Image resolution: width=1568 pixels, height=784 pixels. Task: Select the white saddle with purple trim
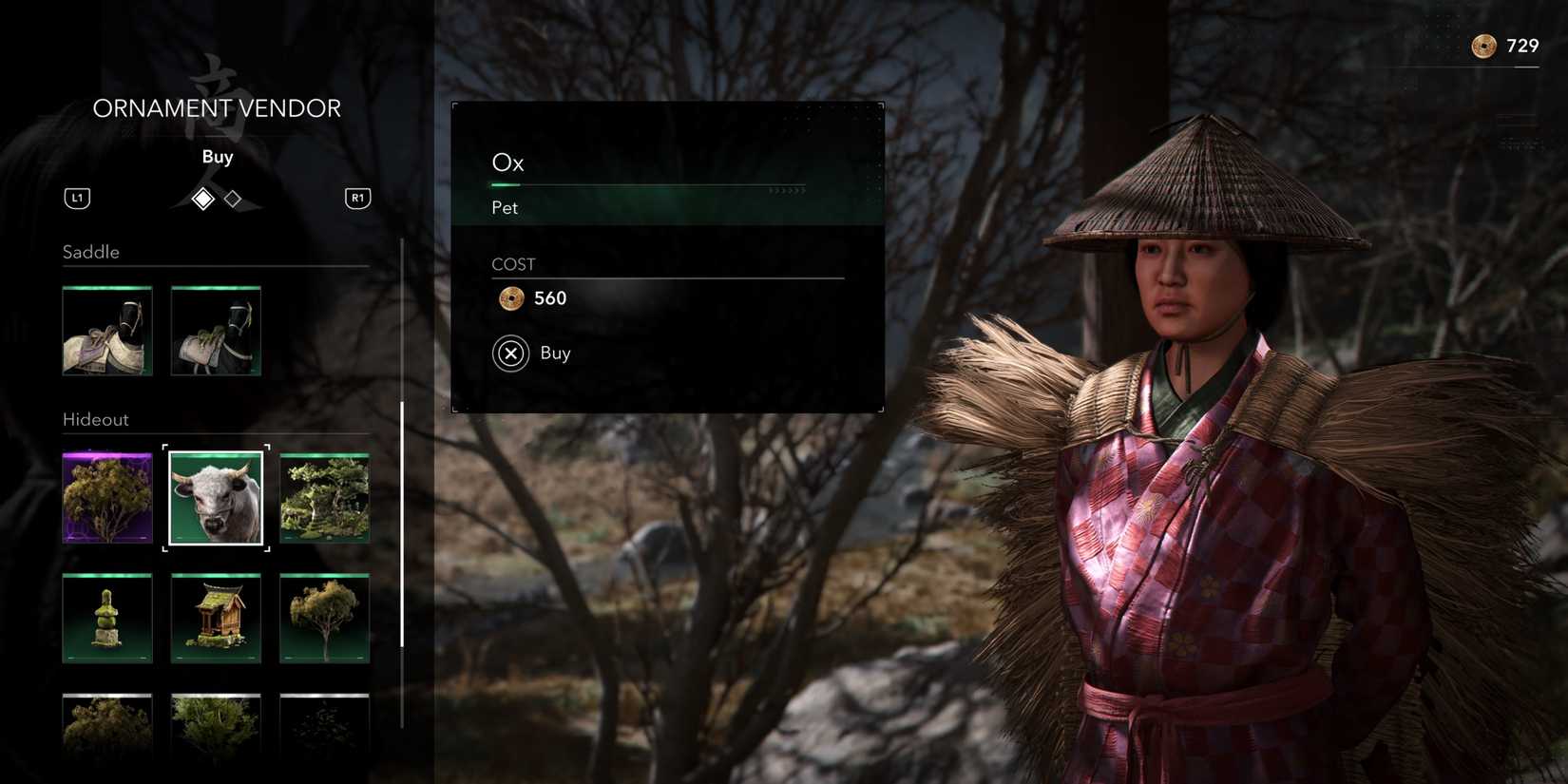click(x=107, y=331)
